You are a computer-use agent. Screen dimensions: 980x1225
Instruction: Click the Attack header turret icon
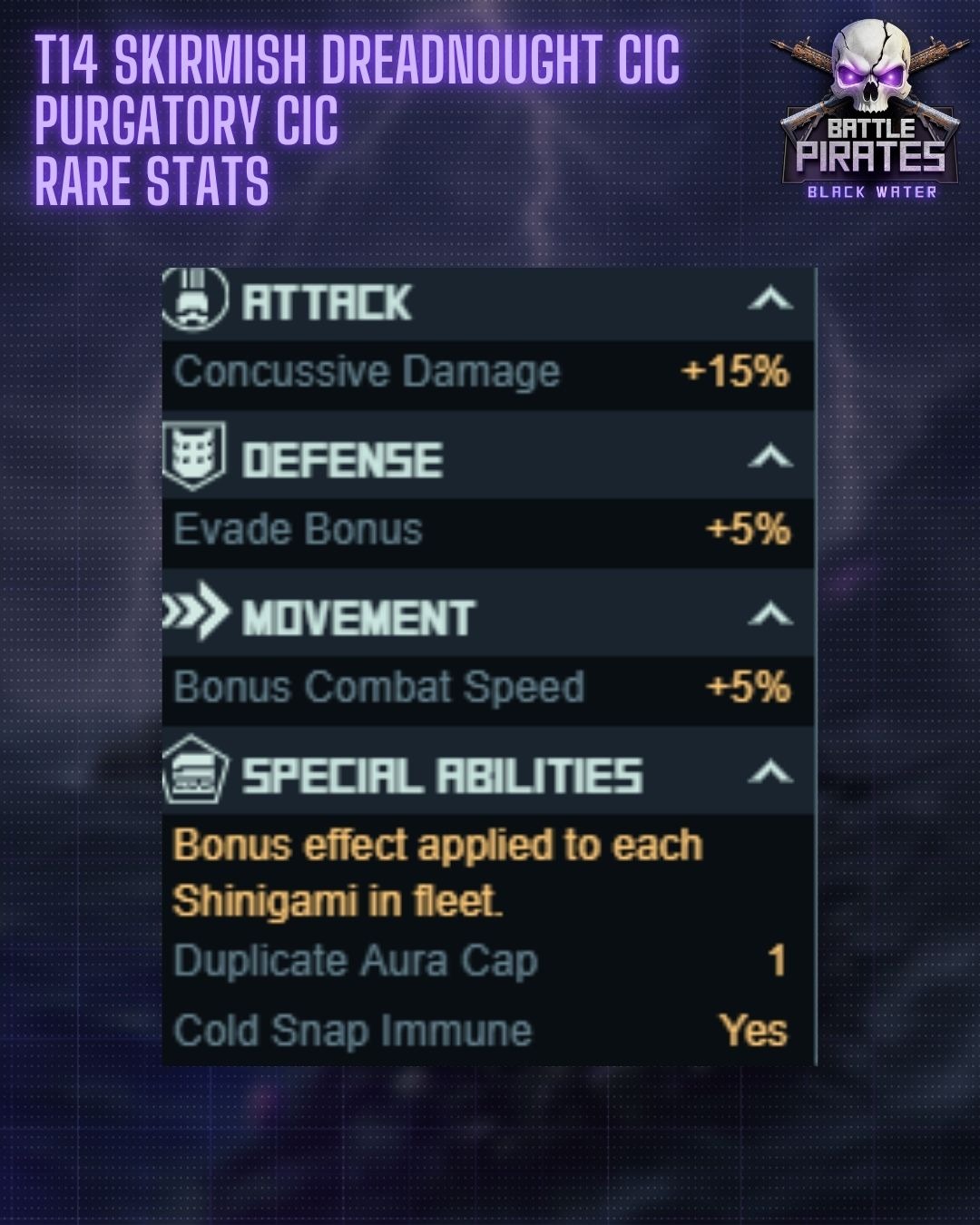[x=195, y=299]
